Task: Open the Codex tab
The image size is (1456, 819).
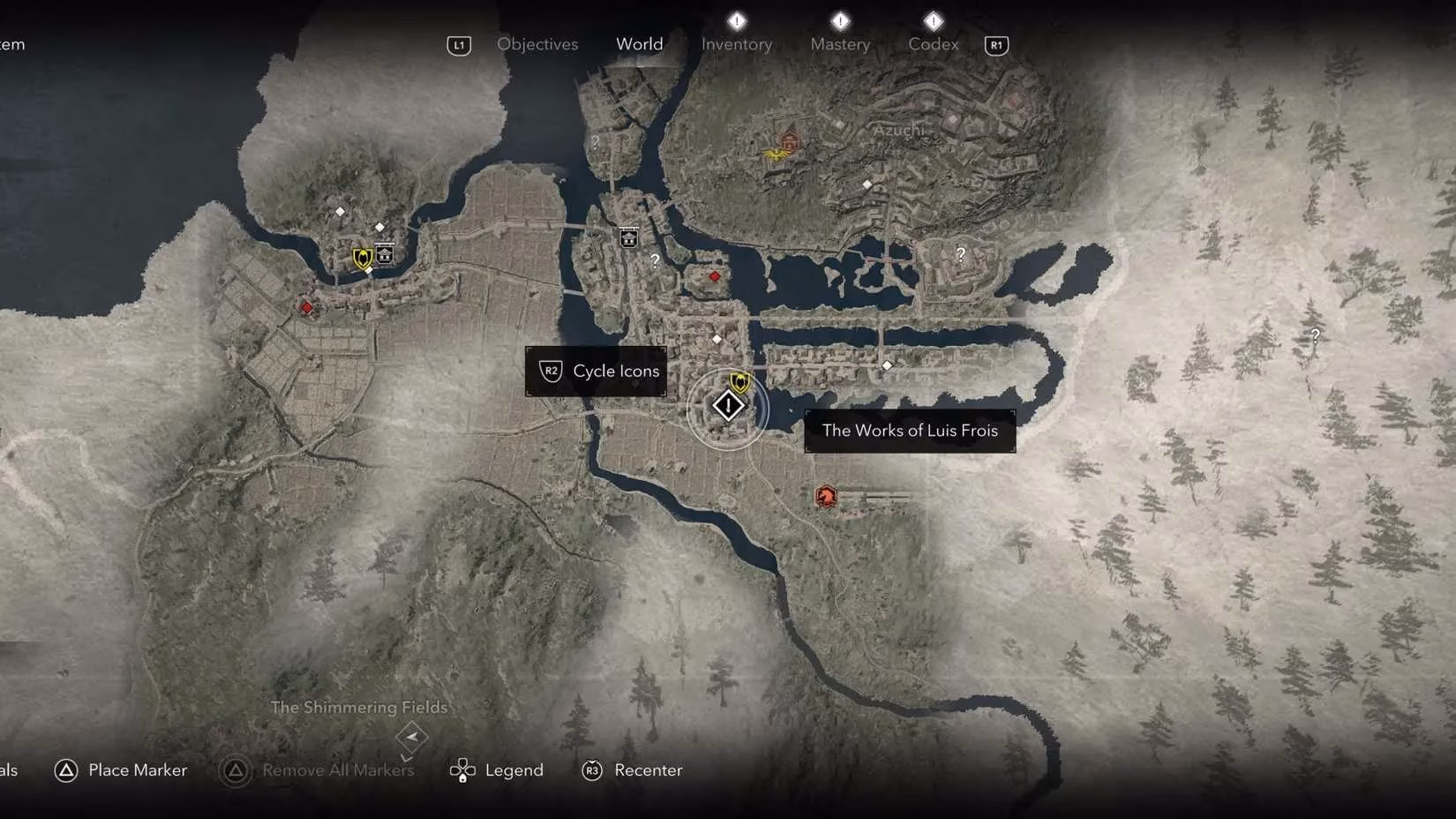Action: [933, 44]
